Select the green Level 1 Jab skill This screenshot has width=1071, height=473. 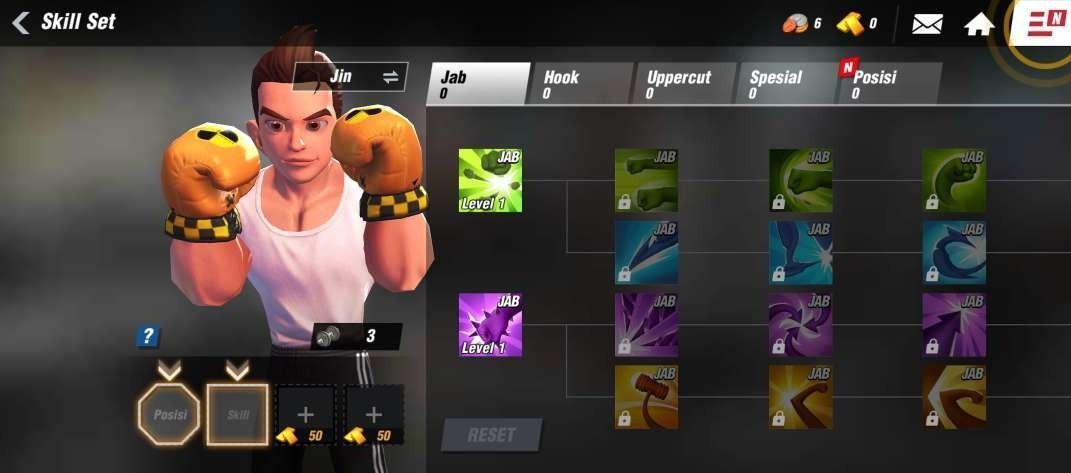tap(490, 180)
